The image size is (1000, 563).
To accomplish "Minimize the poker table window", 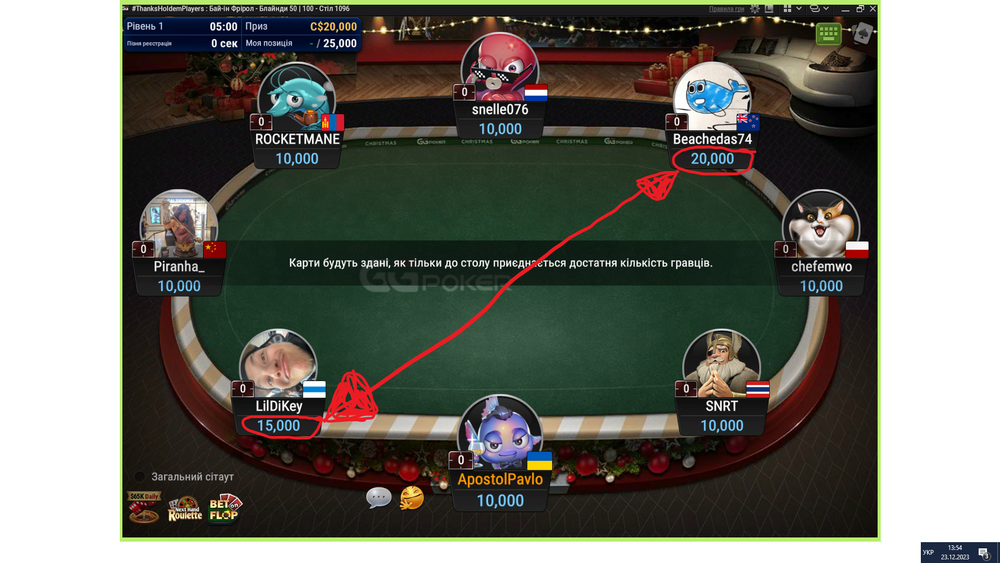I will pos(845,9).
